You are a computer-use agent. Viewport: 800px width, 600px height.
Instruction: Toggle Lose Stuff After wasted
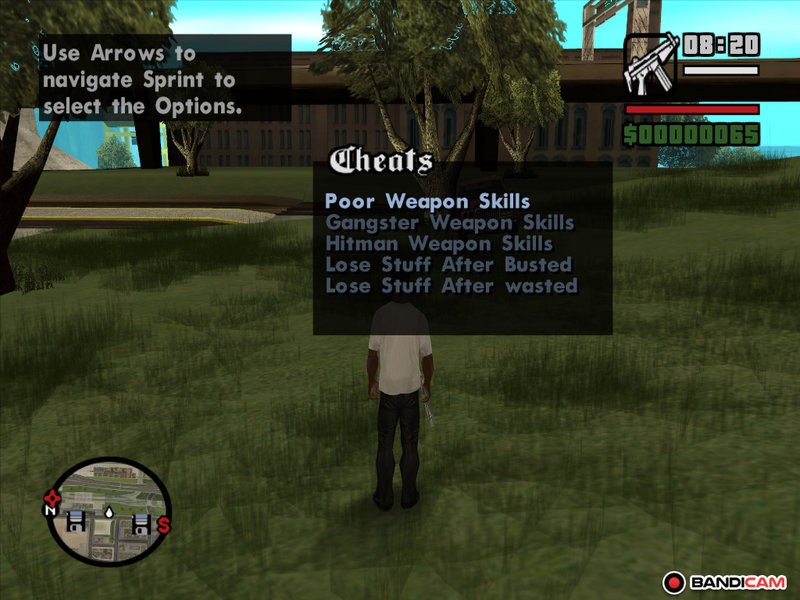(x=451, y=285)
